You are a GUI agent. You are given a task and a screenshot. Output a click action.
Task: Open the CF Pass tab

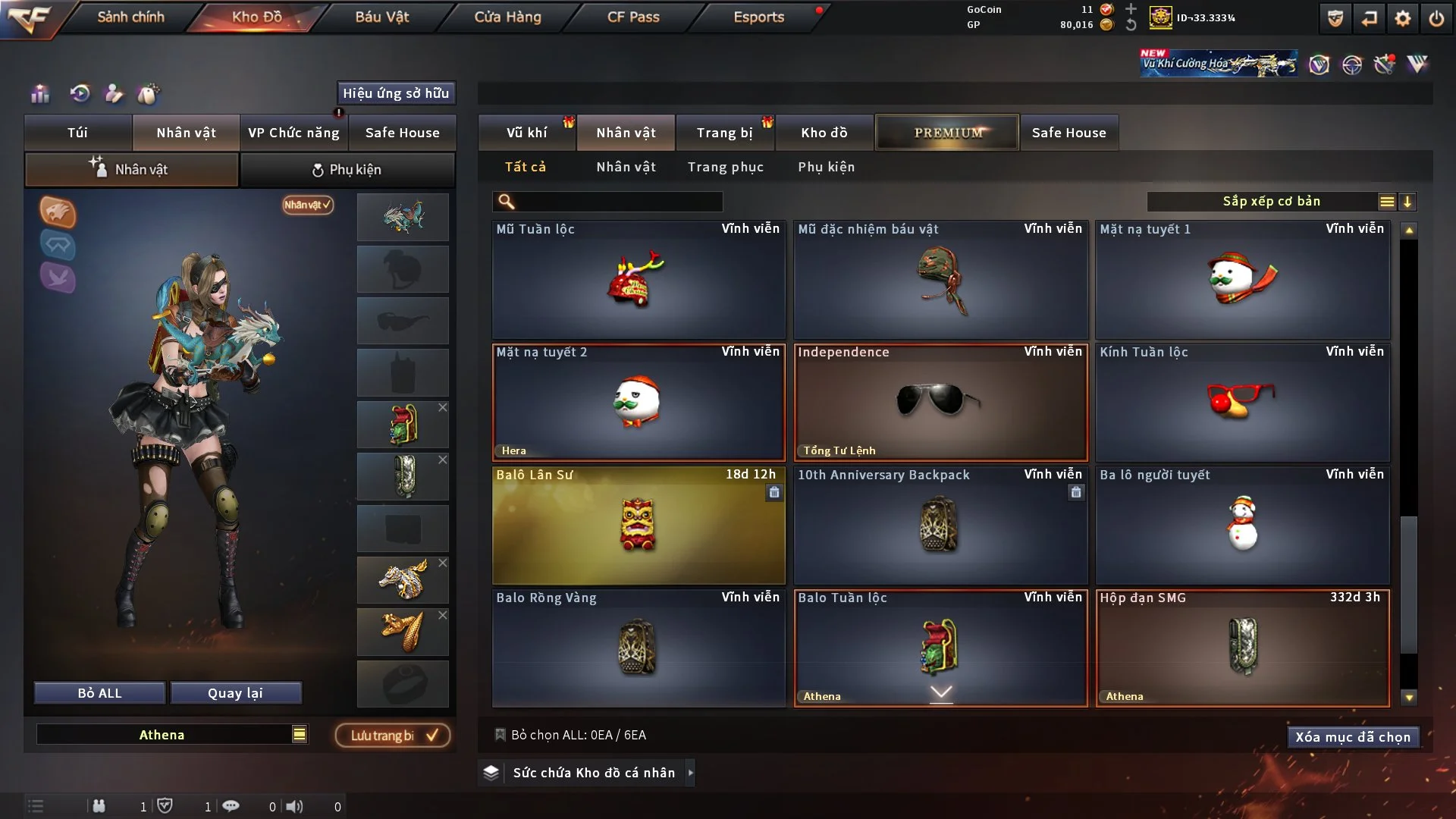pos(633,17)
